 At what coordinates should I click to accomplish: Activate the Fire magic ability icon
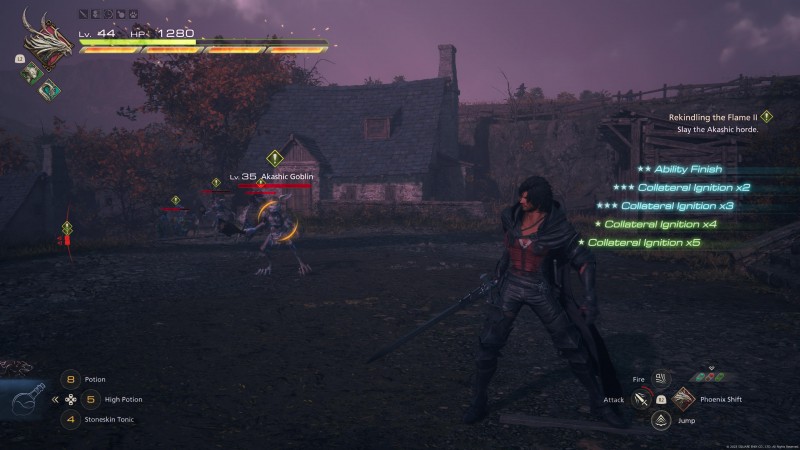660,379
